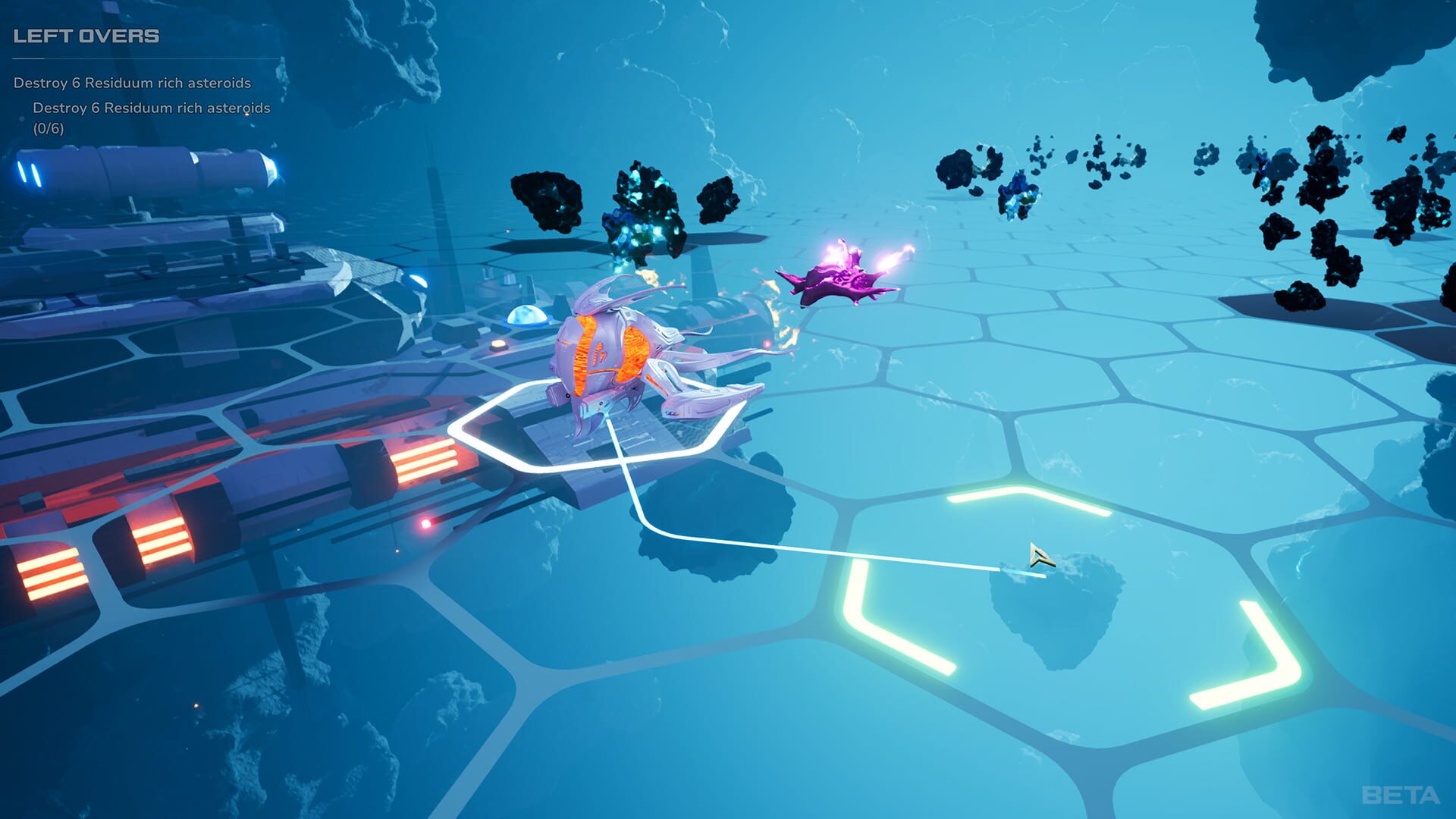Screen dimensions: 1456x819
Task: Open the LEFT OVERS quest panel header
Action: 87,34
